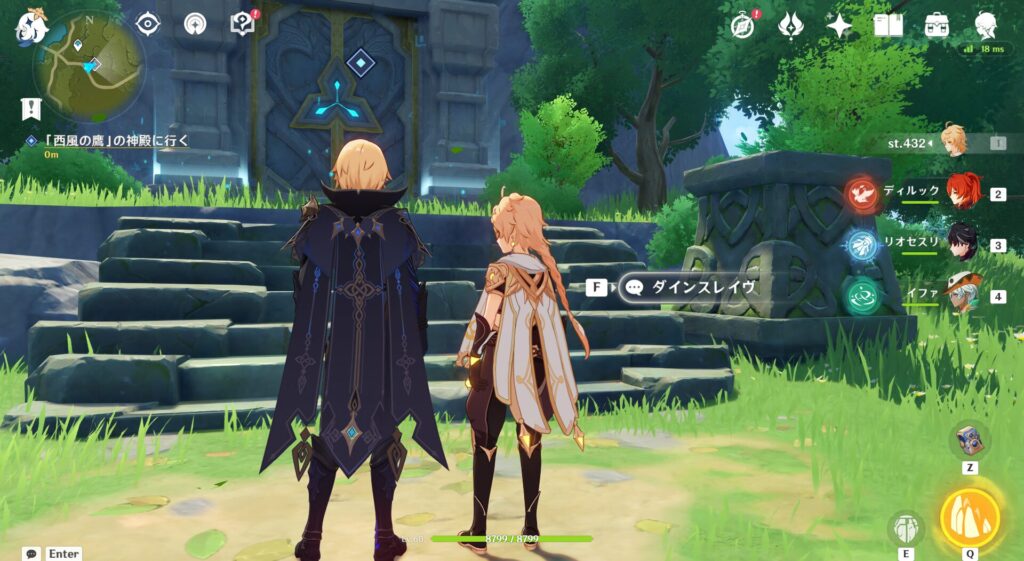Use the camera gadget icon
Screen dimensions: 1024x561
pyautogui.click(x=969, y=439)
